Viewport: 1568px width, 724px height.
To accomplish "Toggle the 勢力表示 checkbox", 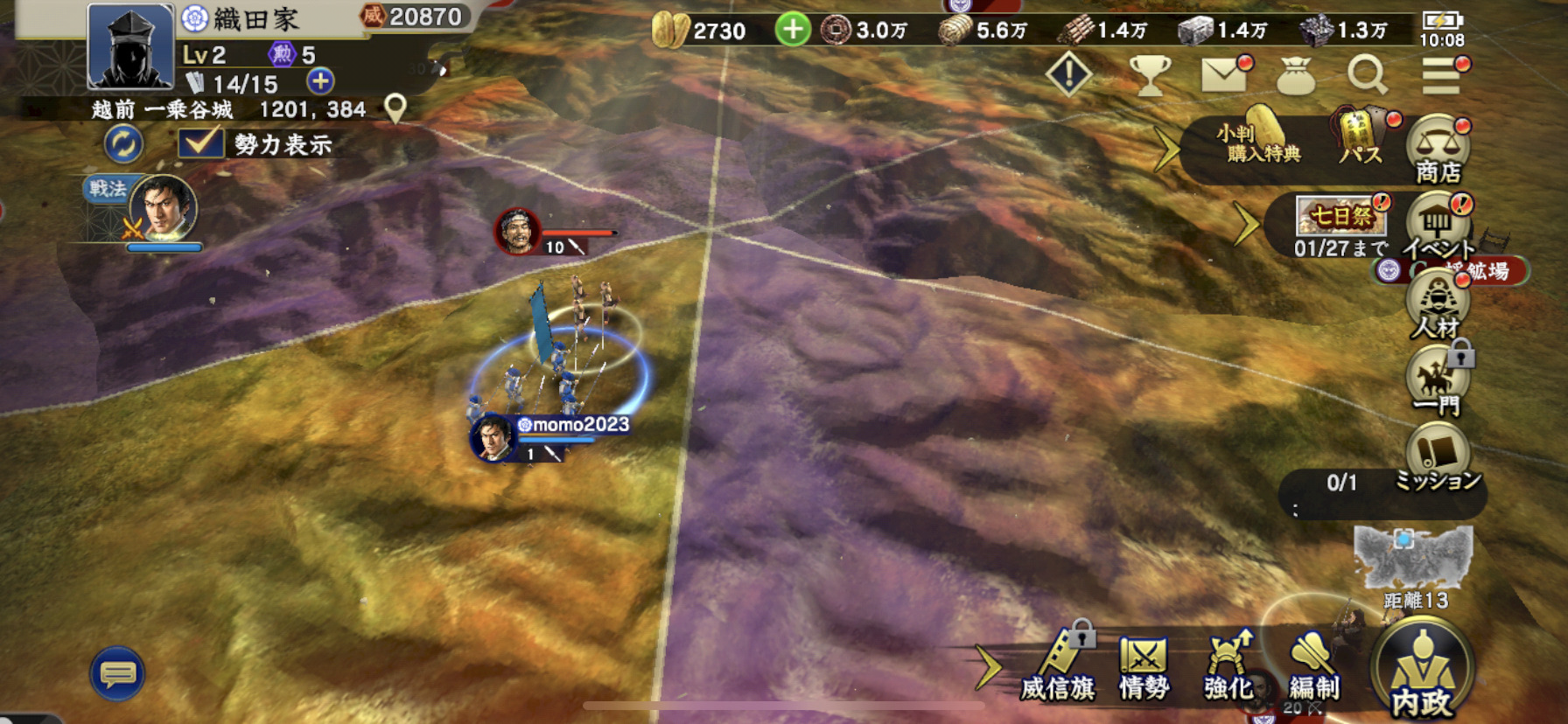I will click(x=200, y=143).
